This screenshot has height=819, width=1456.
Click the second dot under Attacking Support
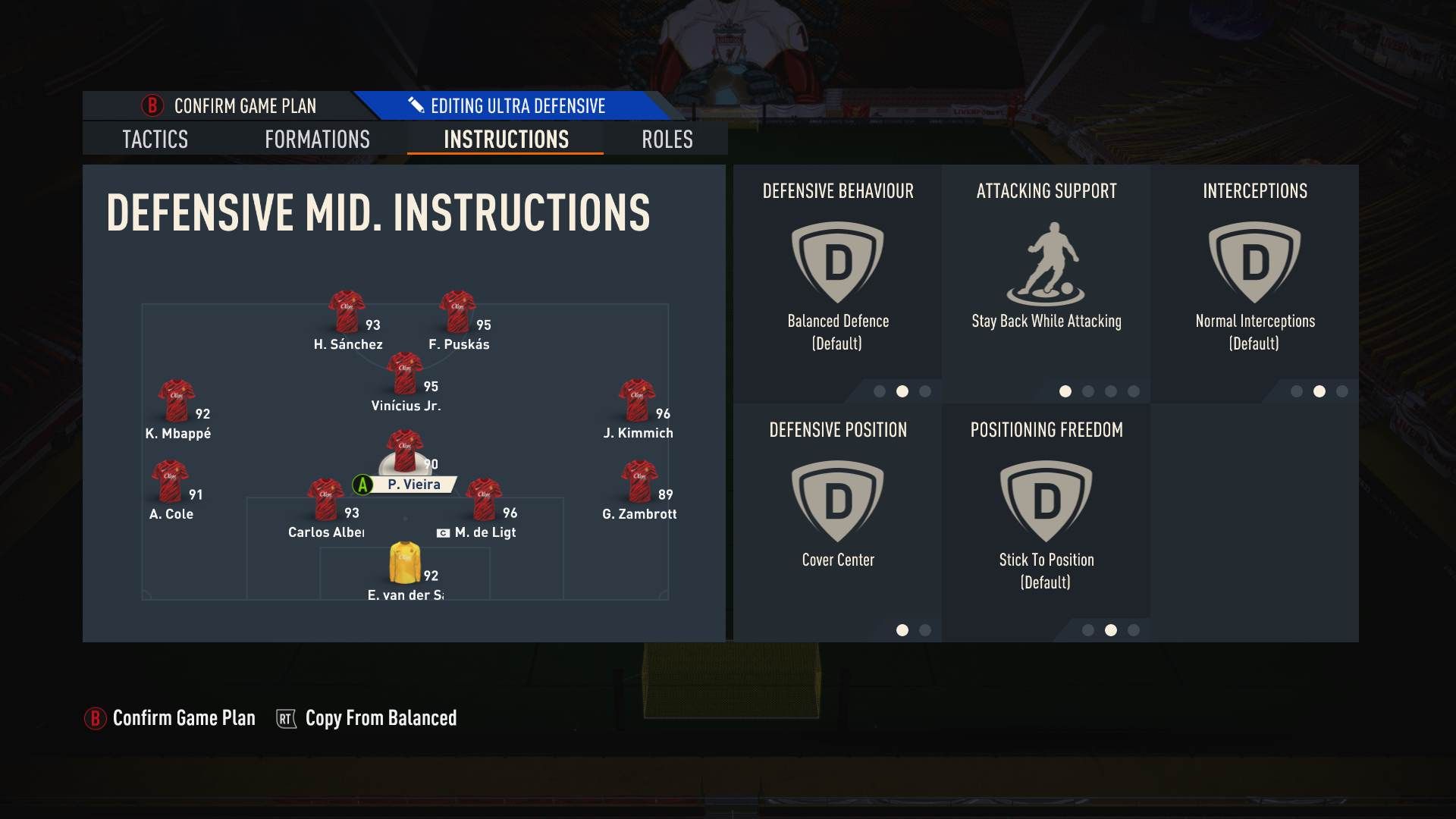click(1089, 393)
